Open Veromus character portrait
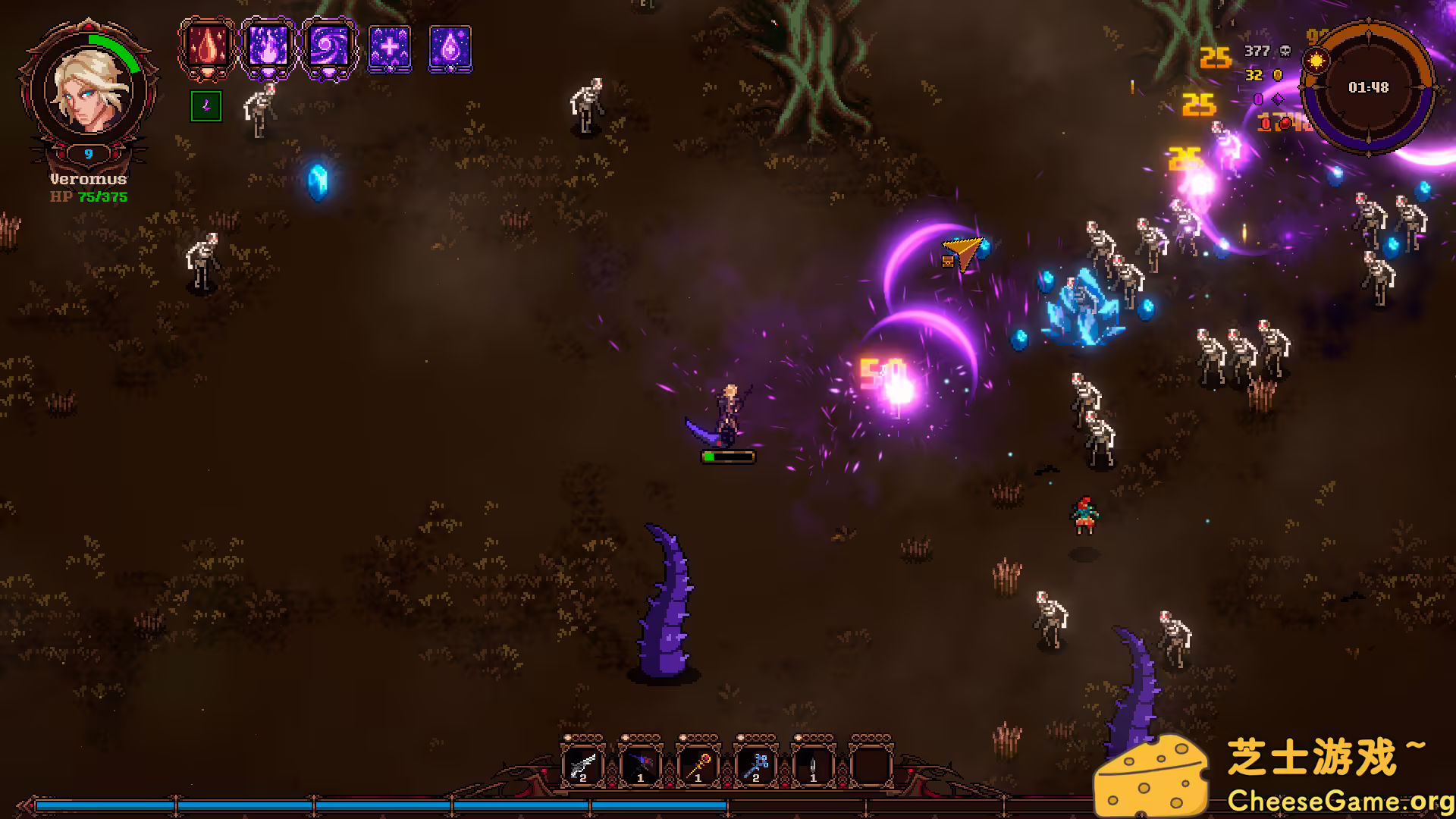Viewport: 1456px width, 819px height. 89,89
